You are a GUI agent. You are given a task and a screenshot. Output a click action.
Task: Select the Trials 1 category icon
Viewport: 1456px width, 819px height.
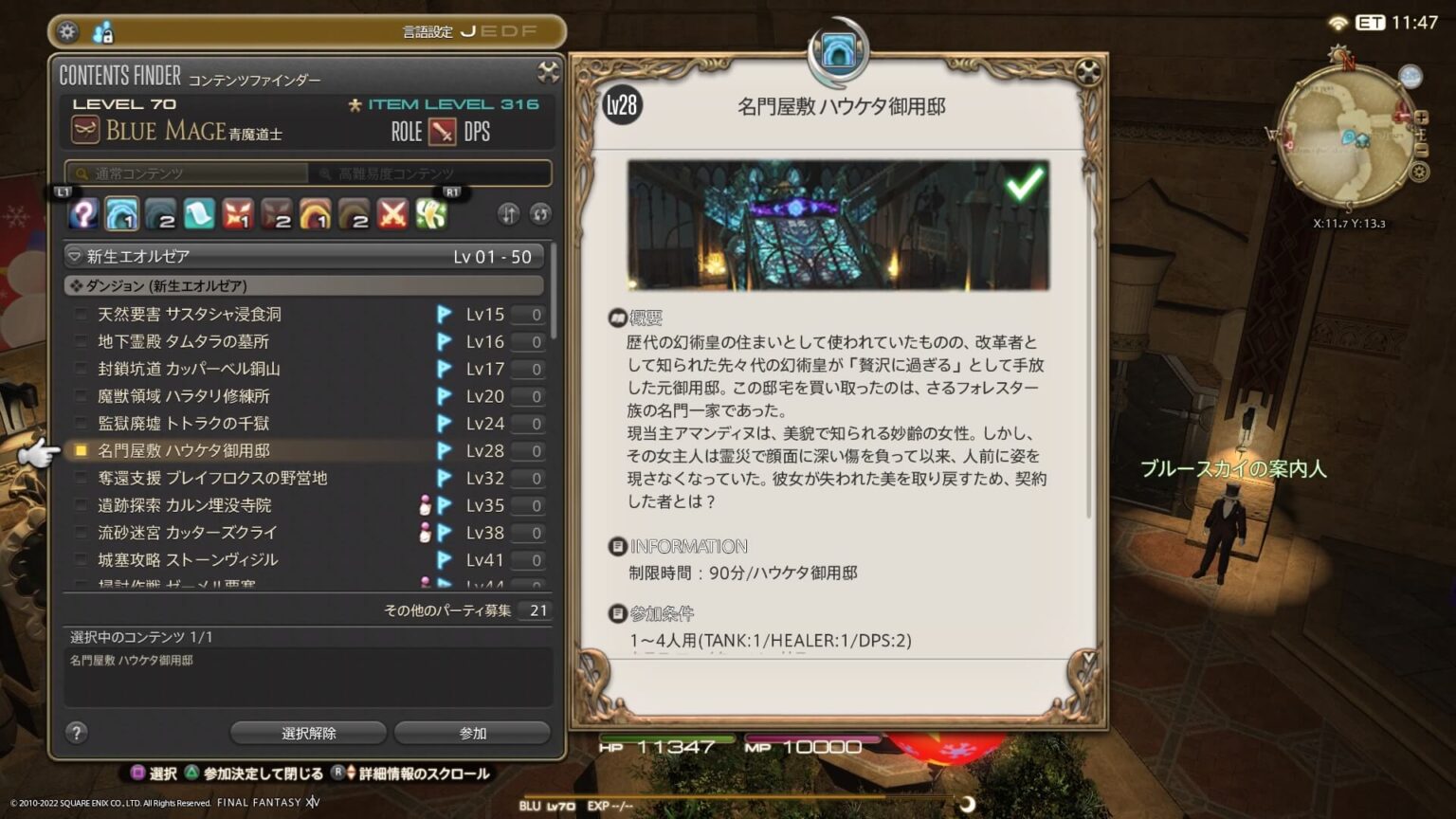pos(236,214)
